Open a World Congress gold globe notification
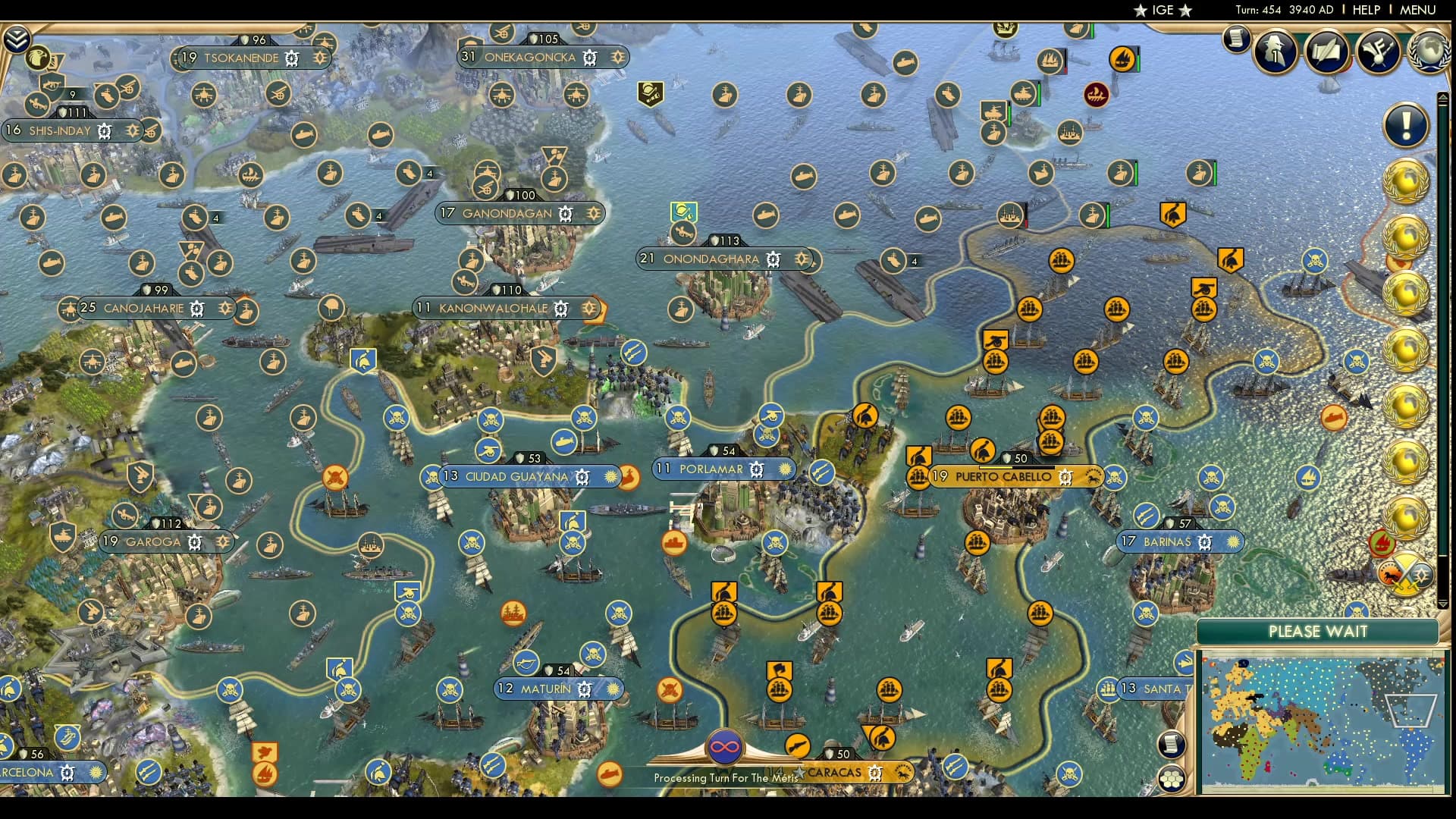This screenshot has height=819, width=1456. pyautogui.click(x=1407, y=182)
